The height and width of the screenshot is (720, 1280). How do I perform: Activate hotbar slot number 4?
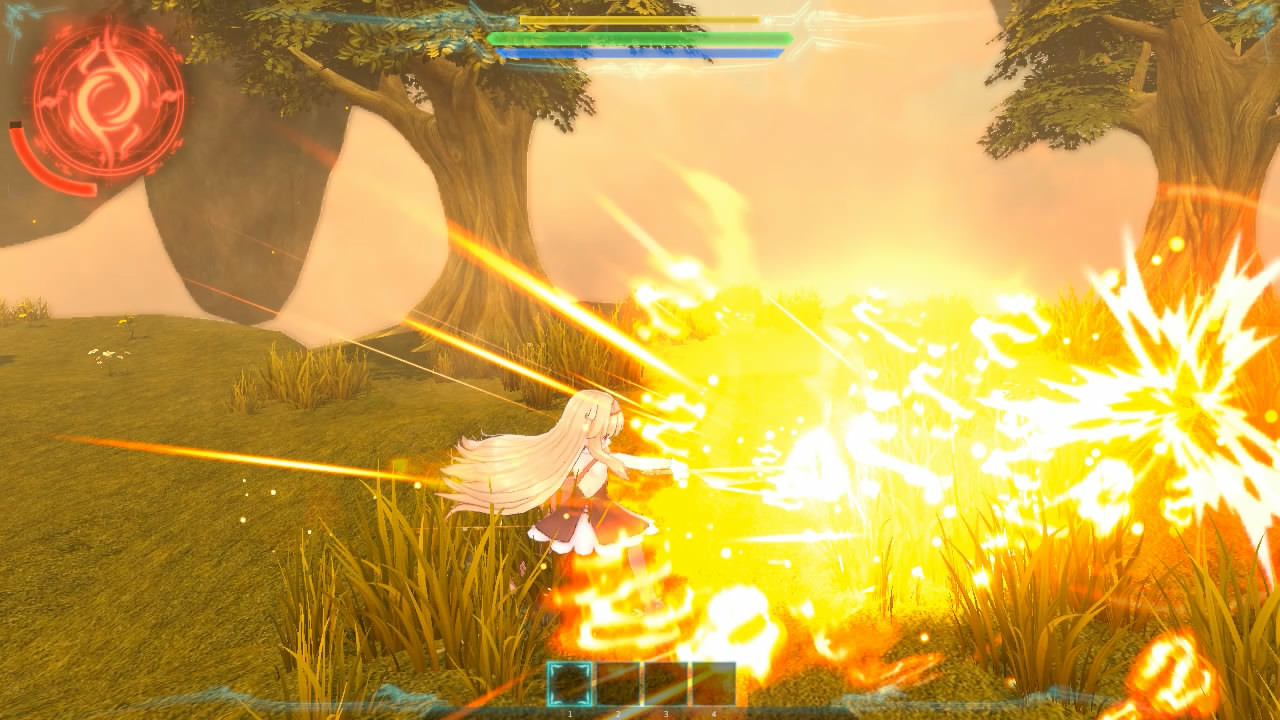tap(713, 684)
